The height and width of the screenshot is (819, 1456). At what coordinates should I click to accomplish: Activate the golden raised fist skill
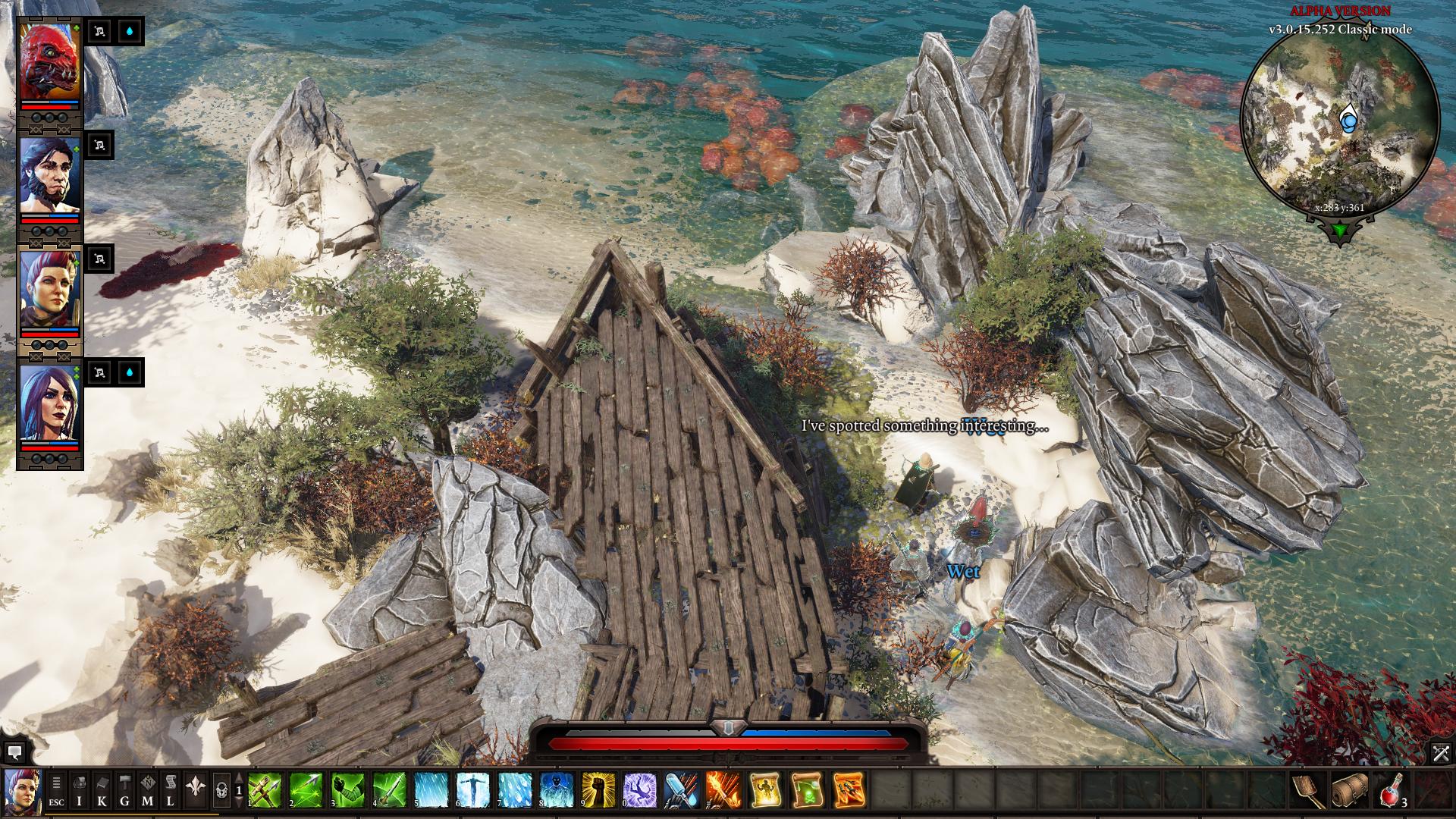tap(598, 790)
